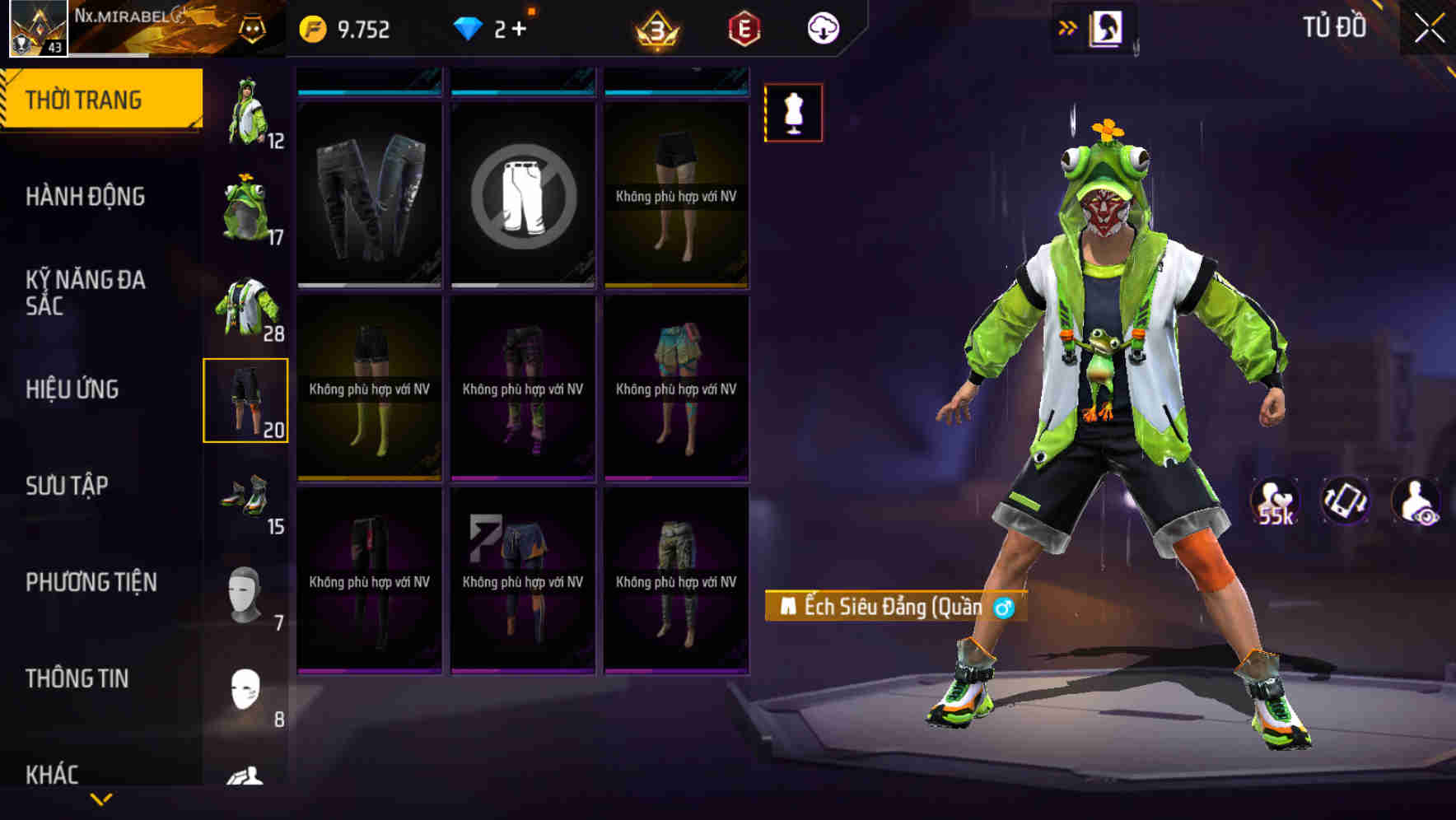This screenshot has width=1456, height=820.
Task: Open the cloud download icon in top bar
Action: tap(824, 27)
